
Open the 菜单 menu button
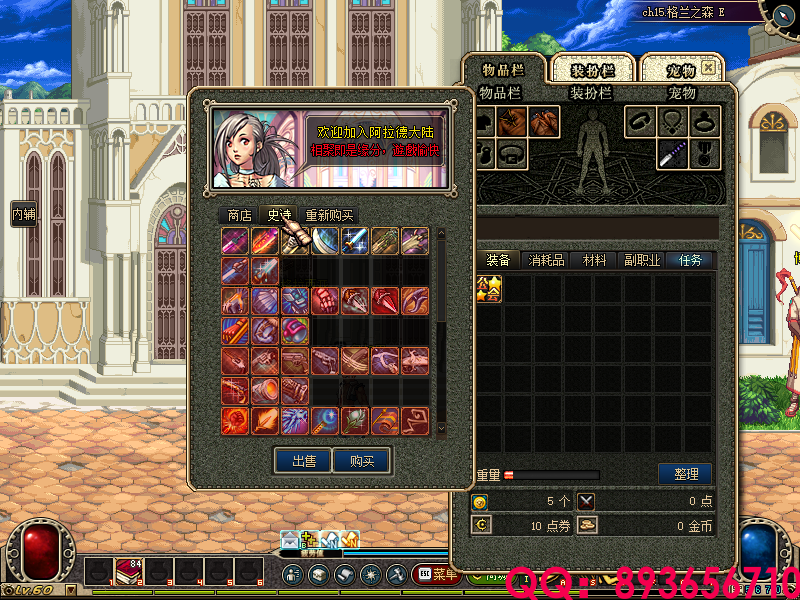pos(435,574)
